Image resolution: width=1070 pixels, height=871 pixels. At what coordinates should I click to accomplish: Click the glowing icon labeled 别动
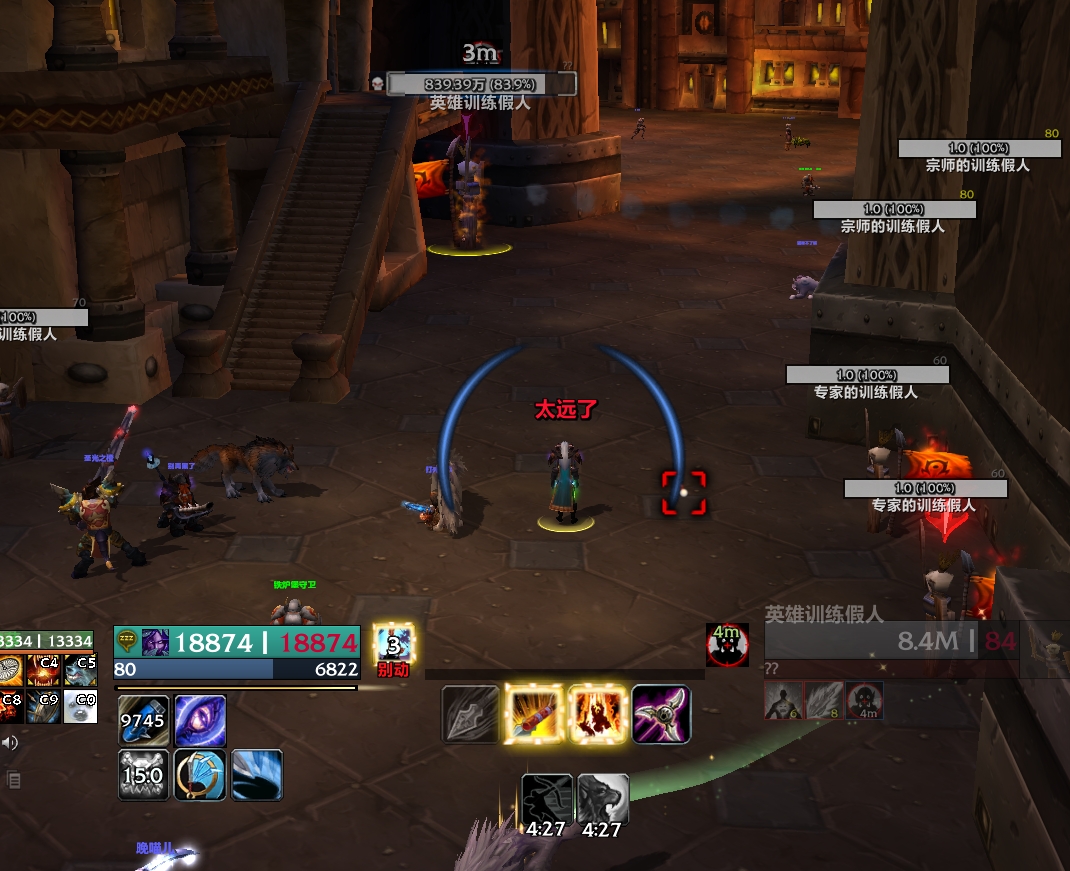[x=393, y=645]
